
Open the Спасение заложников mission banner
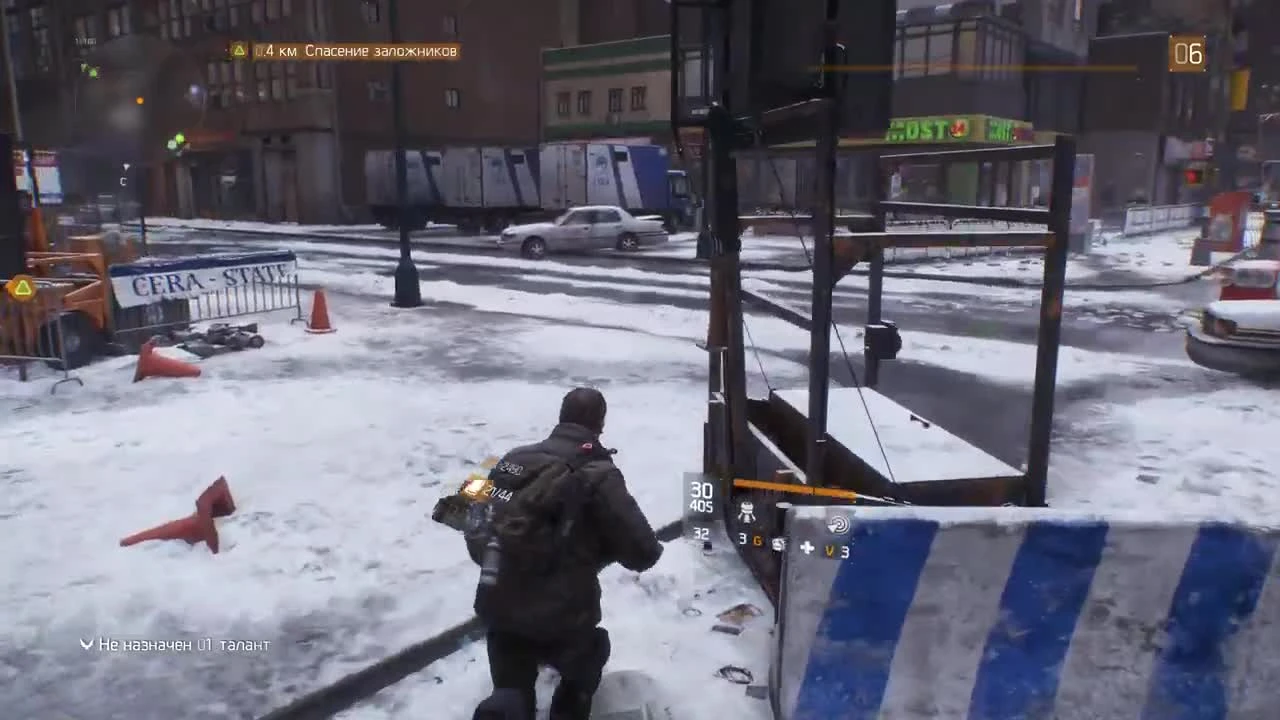[340, 48]
